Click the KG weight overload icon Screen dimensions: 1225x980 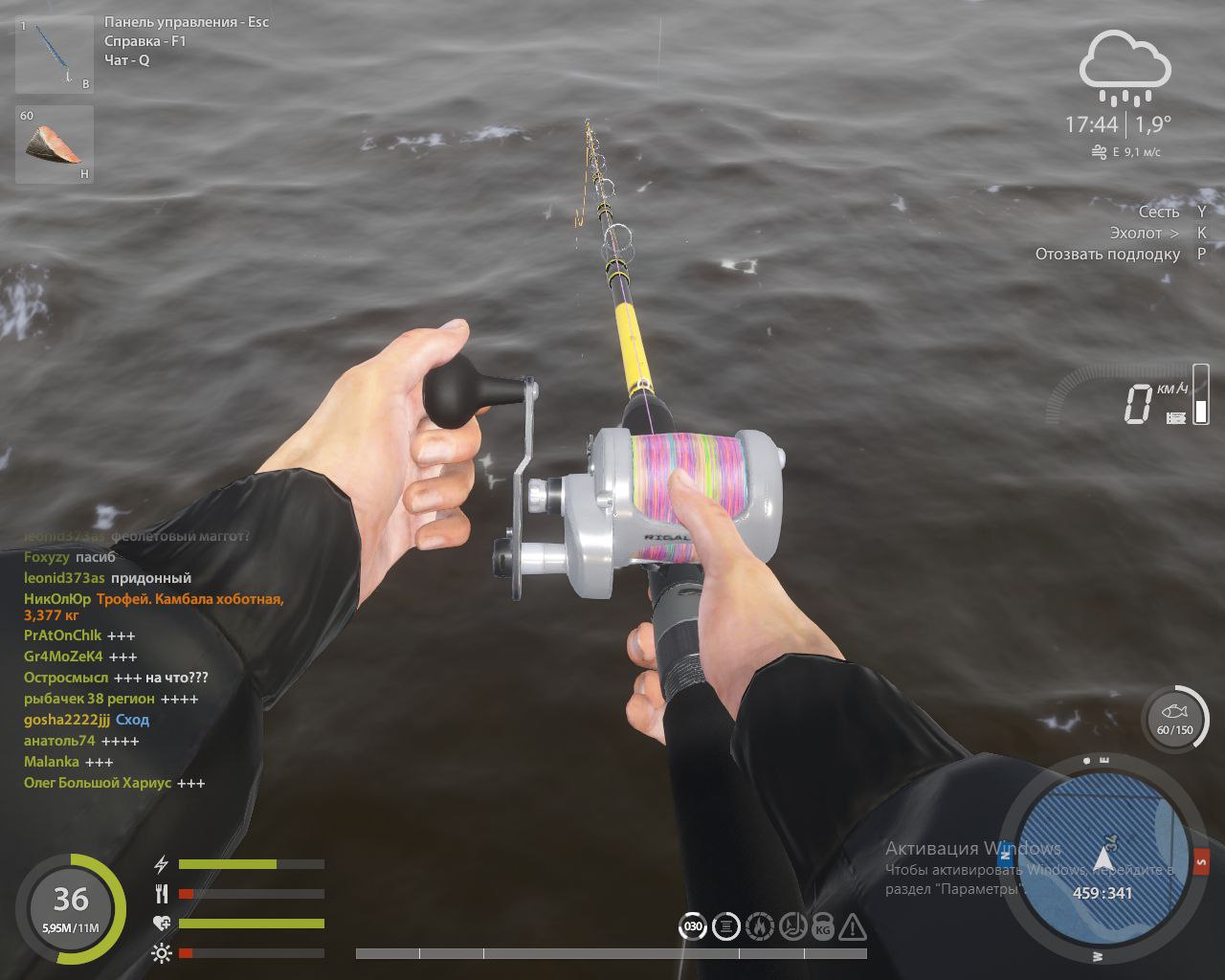coord(822,926)
